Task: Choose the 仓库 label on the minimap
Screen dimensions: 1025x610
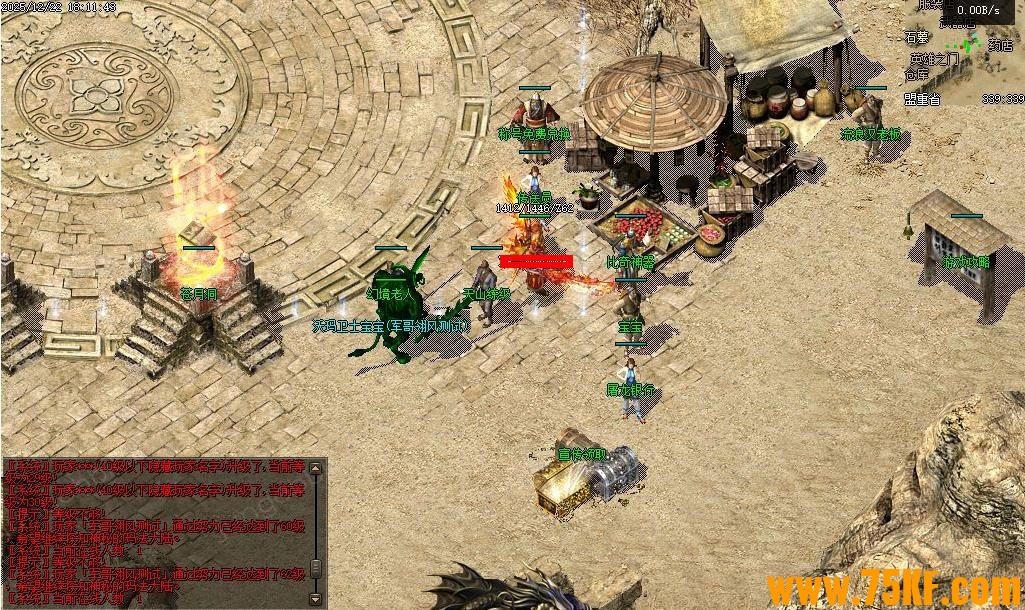Action: point(917,74)
